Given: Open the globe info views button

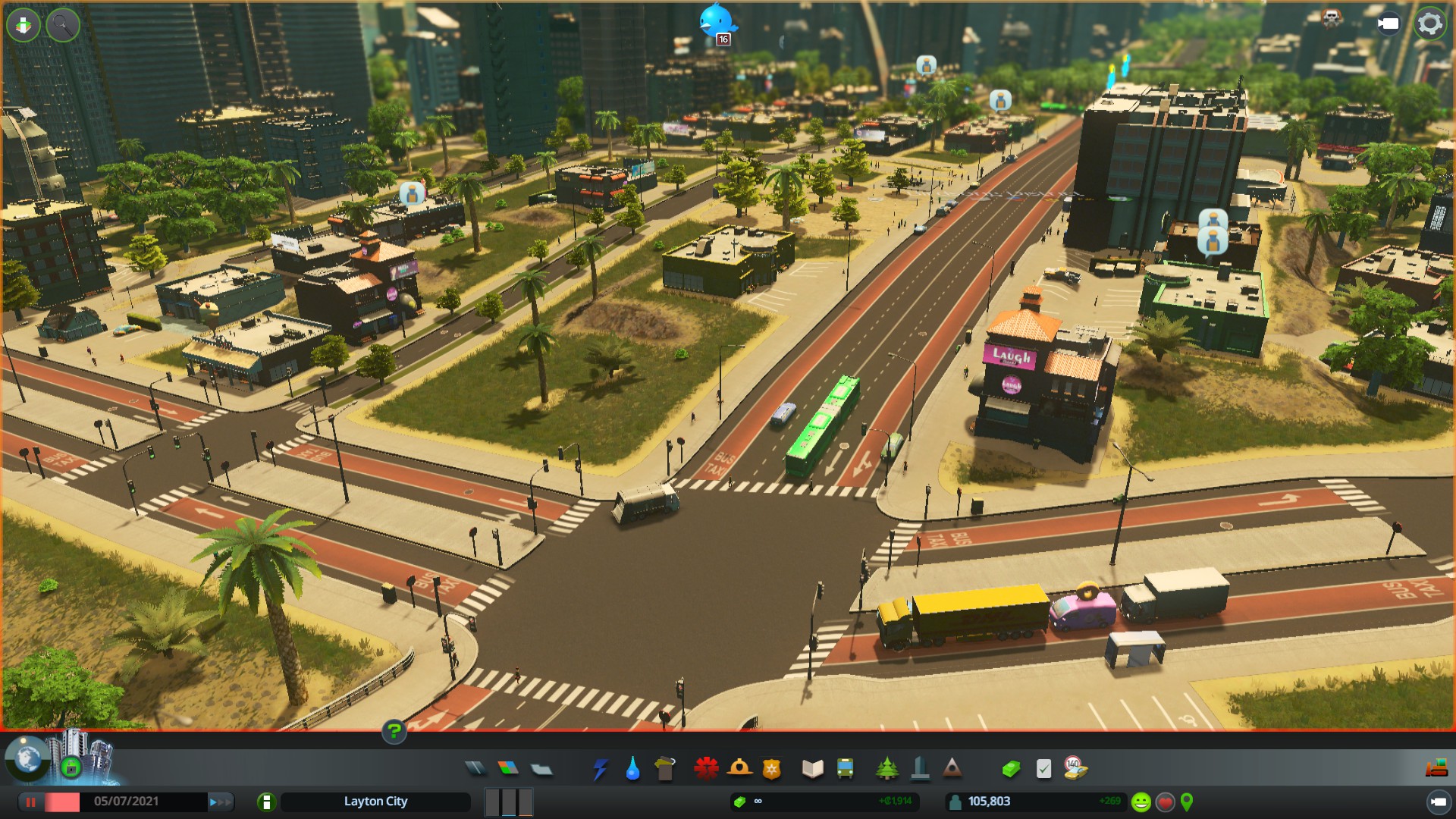Looking at the screenshot, I should [28, 758].
